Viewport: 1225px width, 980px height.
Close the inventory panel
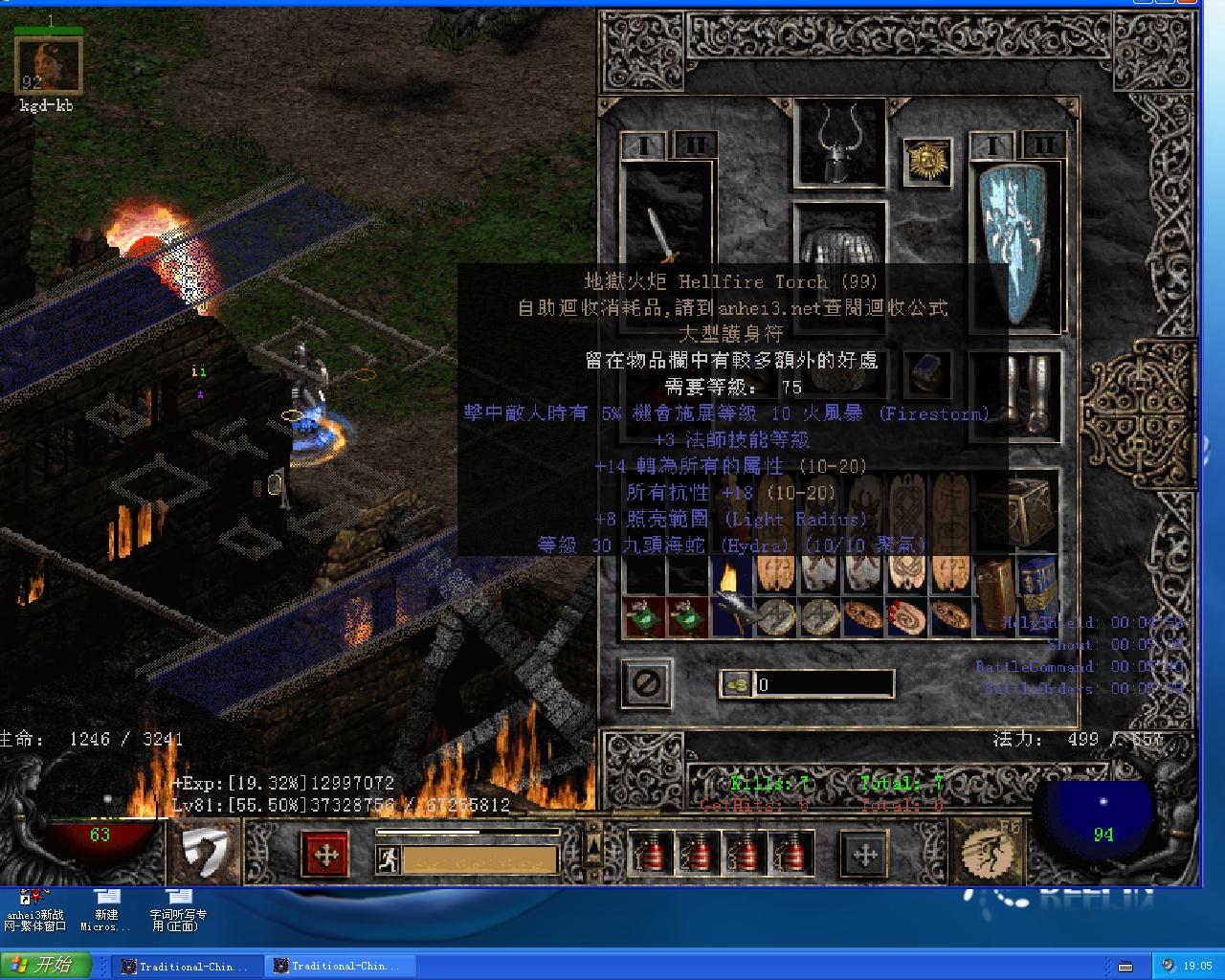coord(646,683)
